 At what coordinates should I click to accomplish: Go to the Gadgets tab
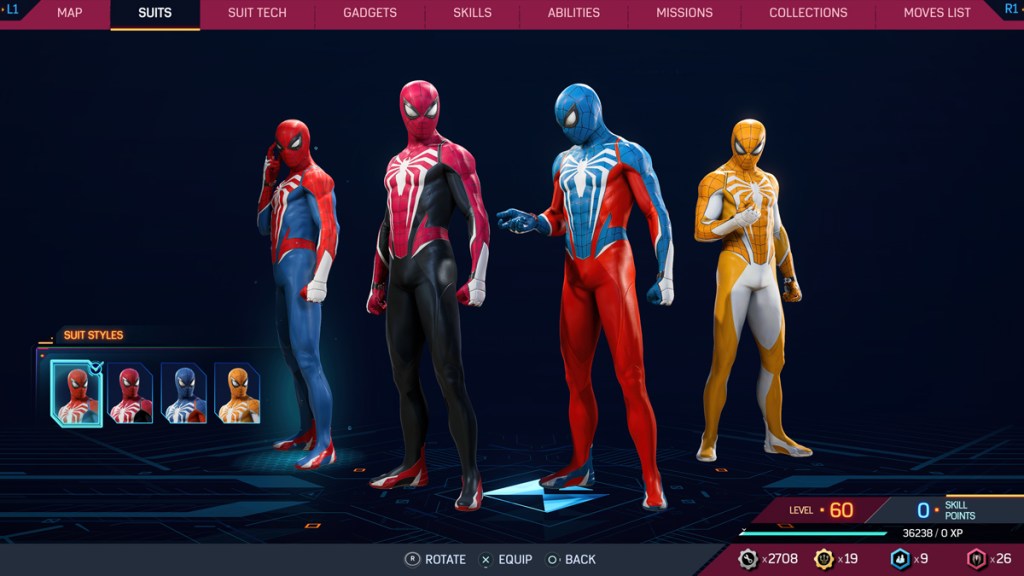click(x=369, y=13)
